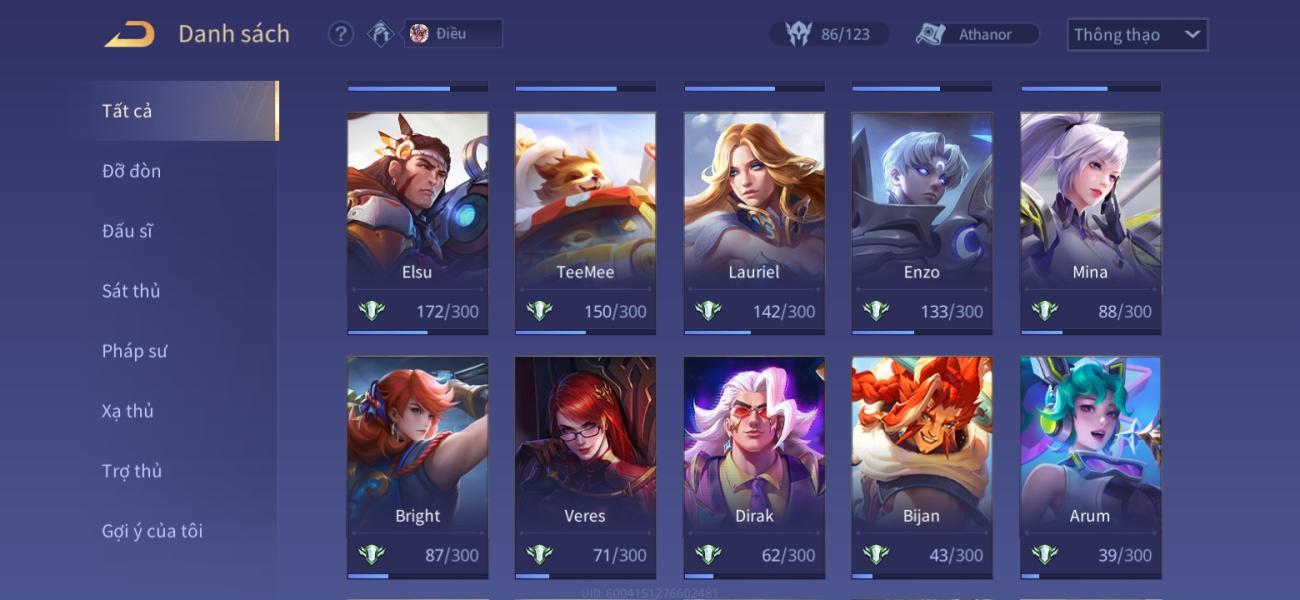Switch to Trợ thủ category
Screen dimensions: 1300x600
click(131, 471)
